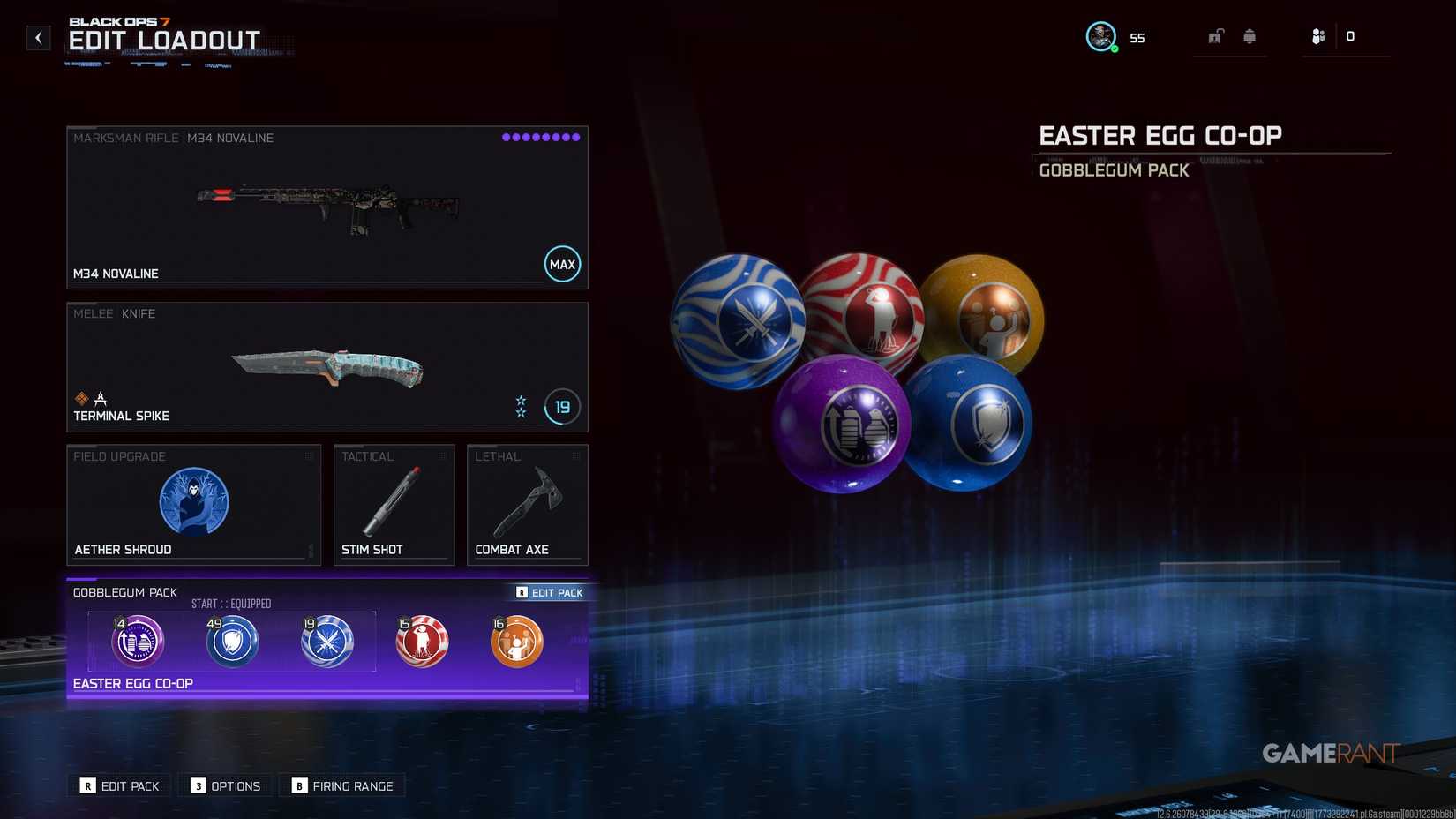
Task: Select the crossed-swords blue gobblegum
Action: [327, 642]
